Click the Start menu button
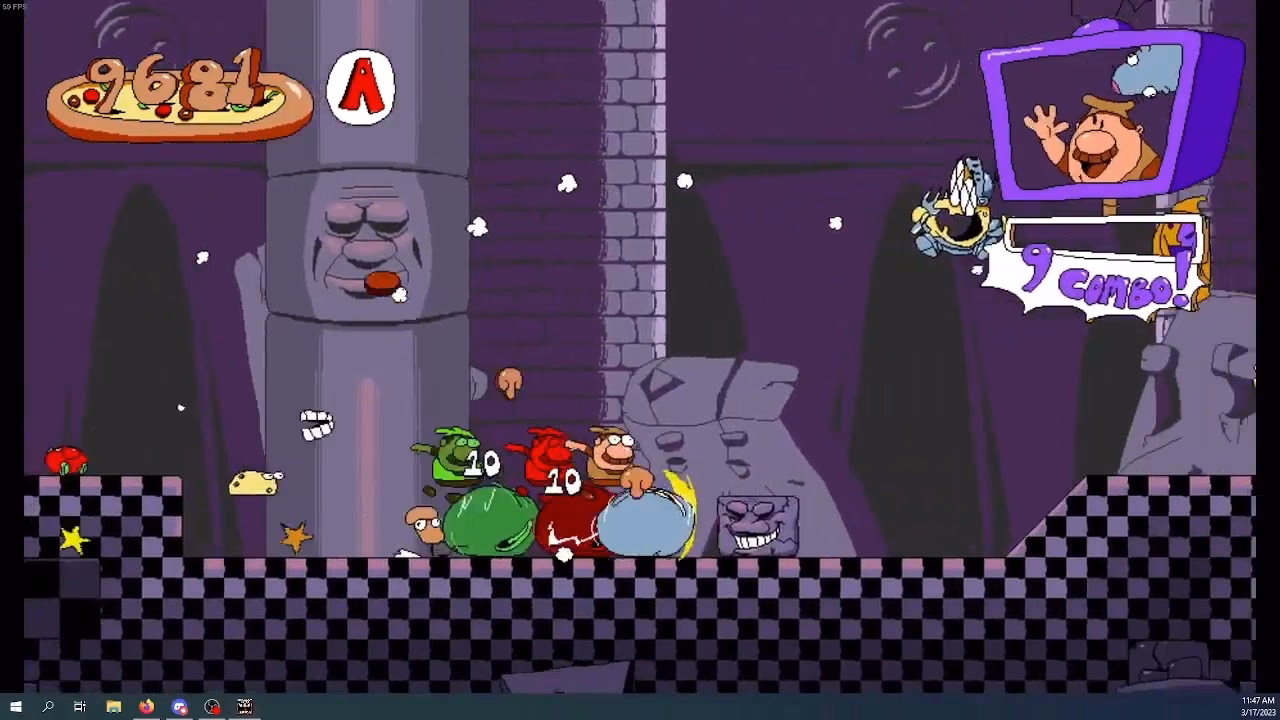 tap(17, 706)
